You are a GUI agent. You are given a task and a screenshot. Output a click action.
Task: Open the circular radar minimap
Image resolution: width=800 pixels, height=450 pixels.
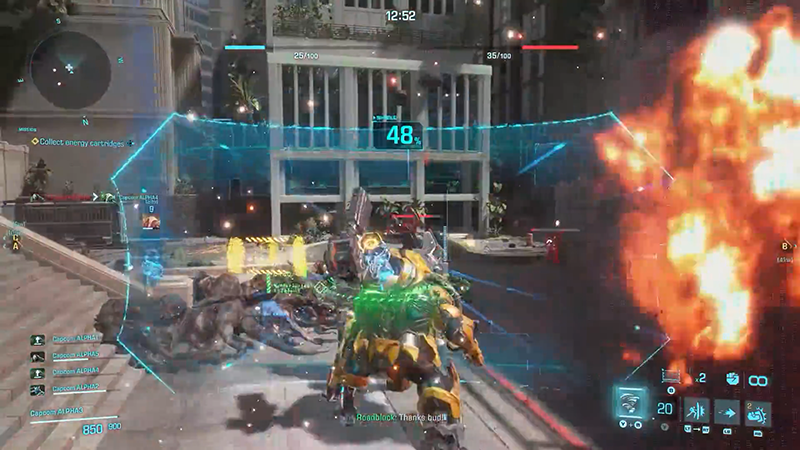click(69, 69)
